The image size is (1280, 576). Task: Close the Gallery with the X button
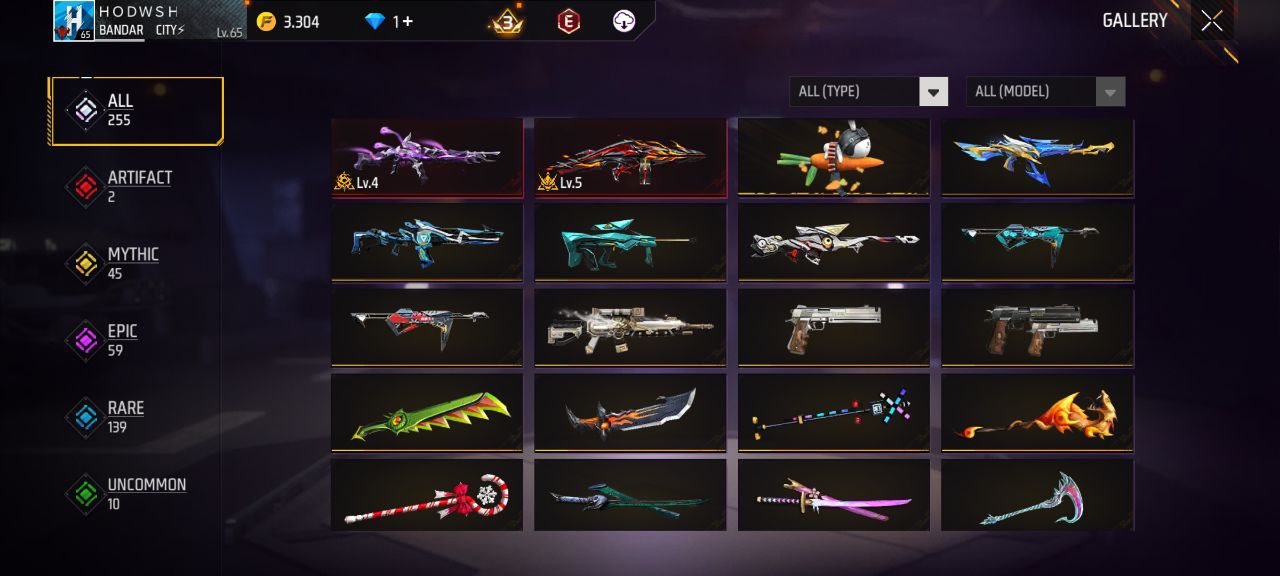[1211, 21]
